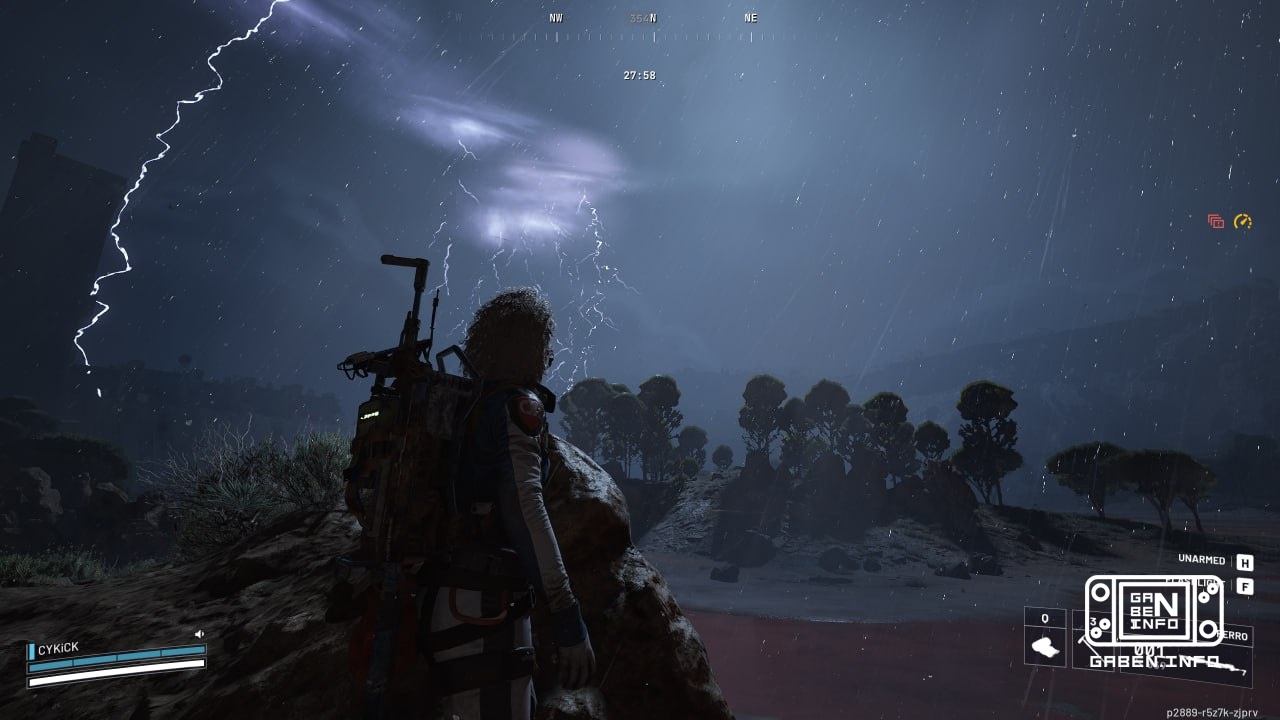The image size is (1280, 720).
Task: Click the speaker icon next to CYKICK
Action: [x=199, y=634]
